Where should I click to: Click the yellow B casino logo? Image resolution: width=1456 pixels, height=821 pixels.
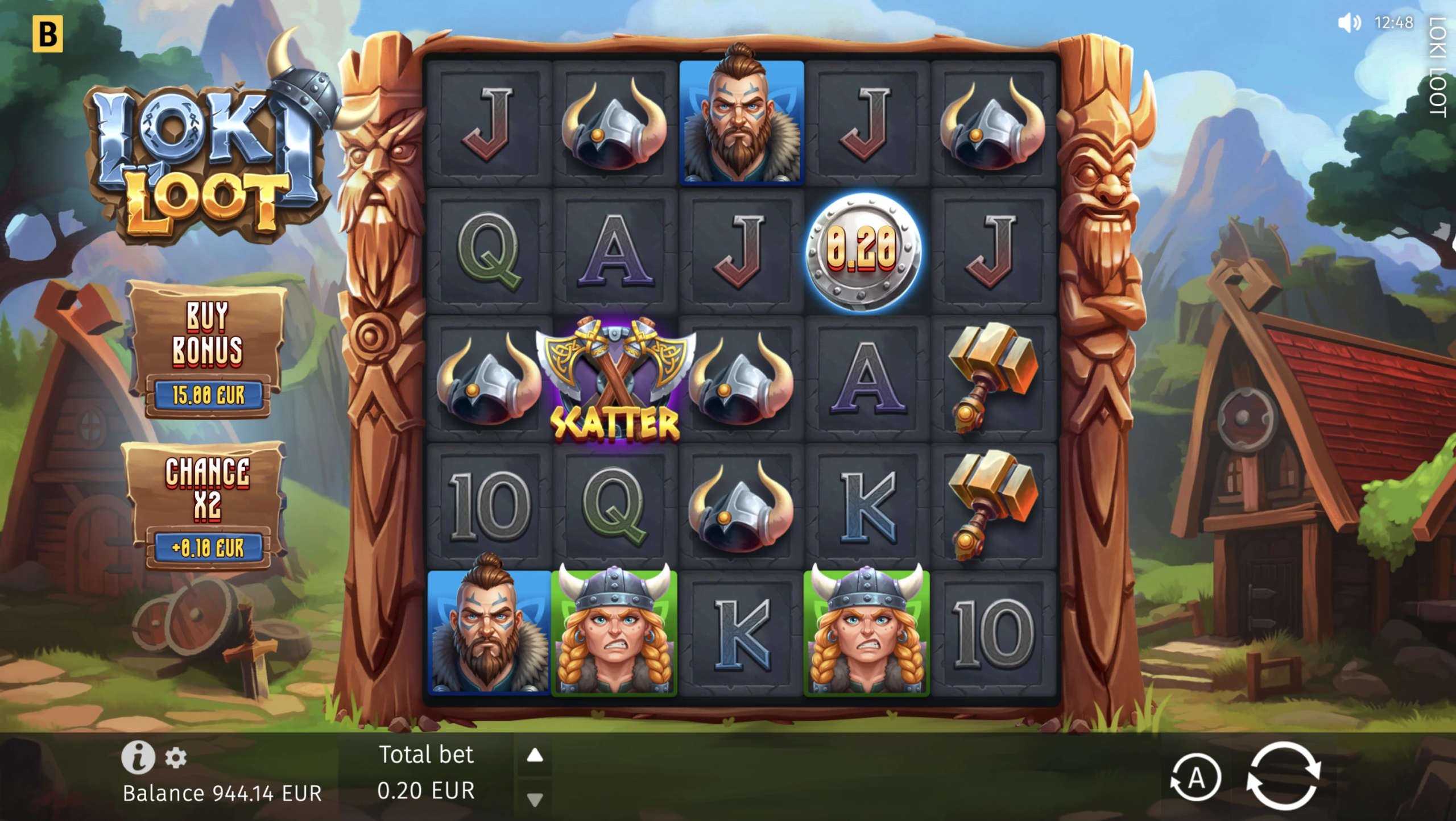tap(48, 34)
